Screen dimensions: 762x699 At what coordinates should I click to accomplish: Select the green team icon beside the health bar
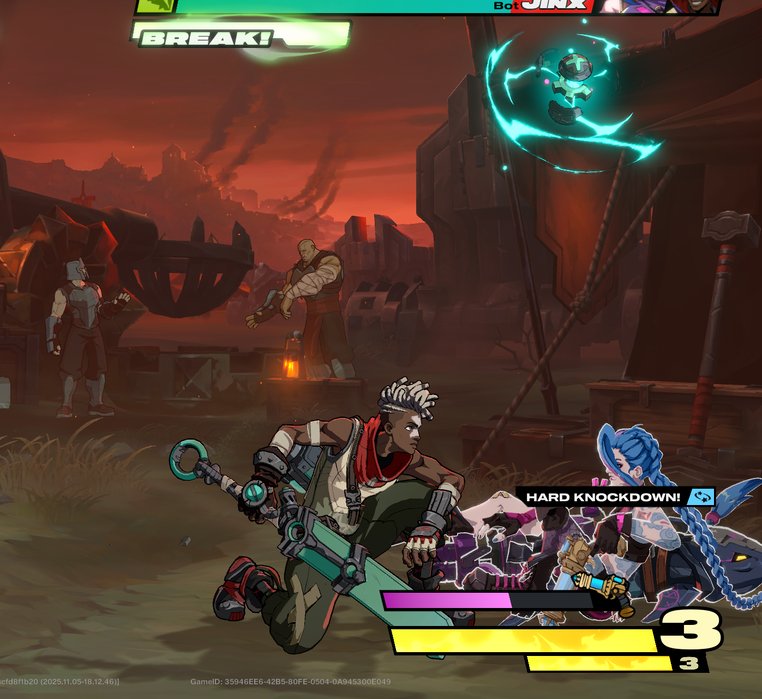(156, 6)
